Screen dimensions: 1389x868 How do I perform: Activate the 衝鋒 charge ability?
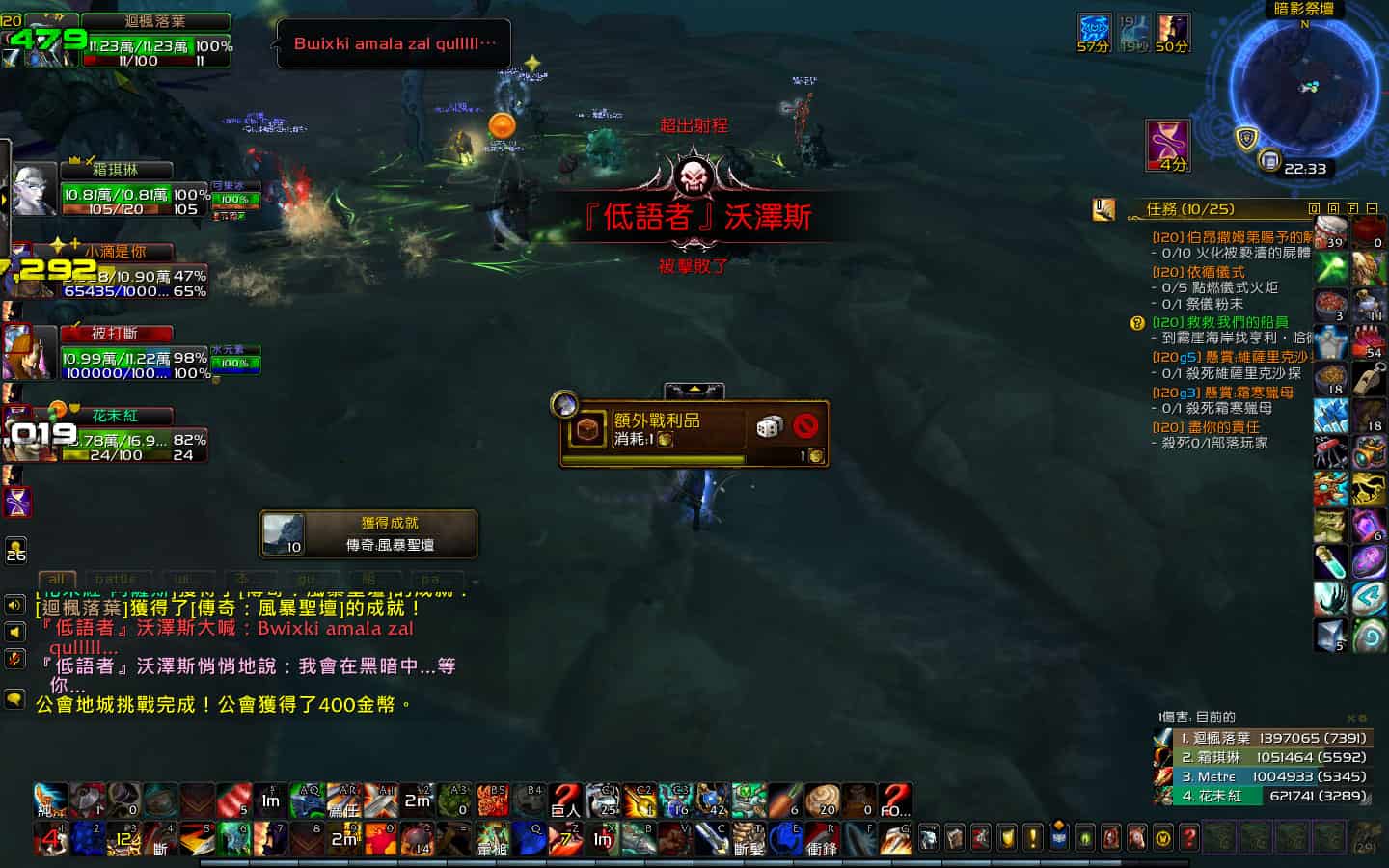pyautogui.click(x=823, y=838)
